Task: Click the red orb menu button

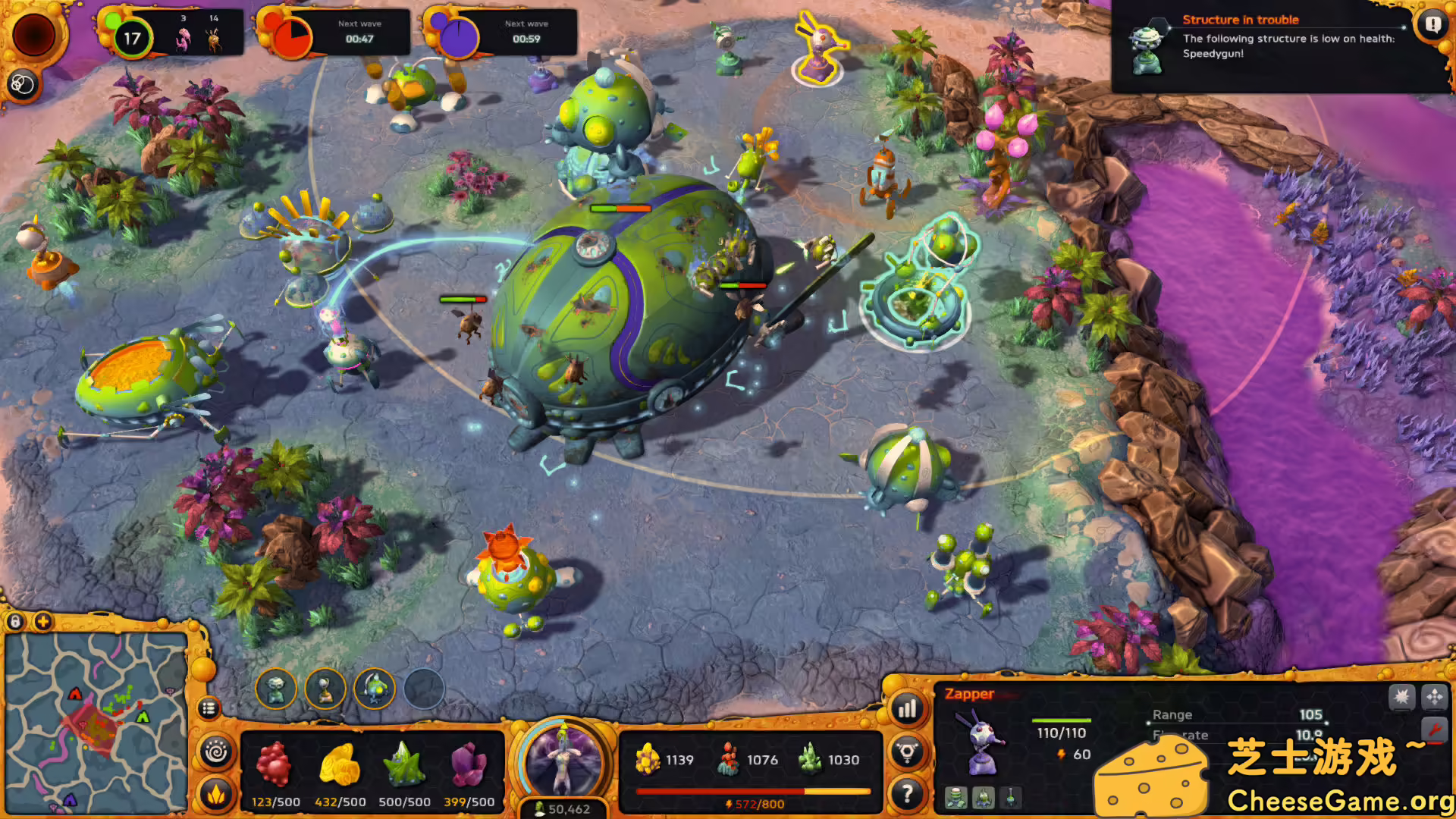Action: (x=33, y=34)
